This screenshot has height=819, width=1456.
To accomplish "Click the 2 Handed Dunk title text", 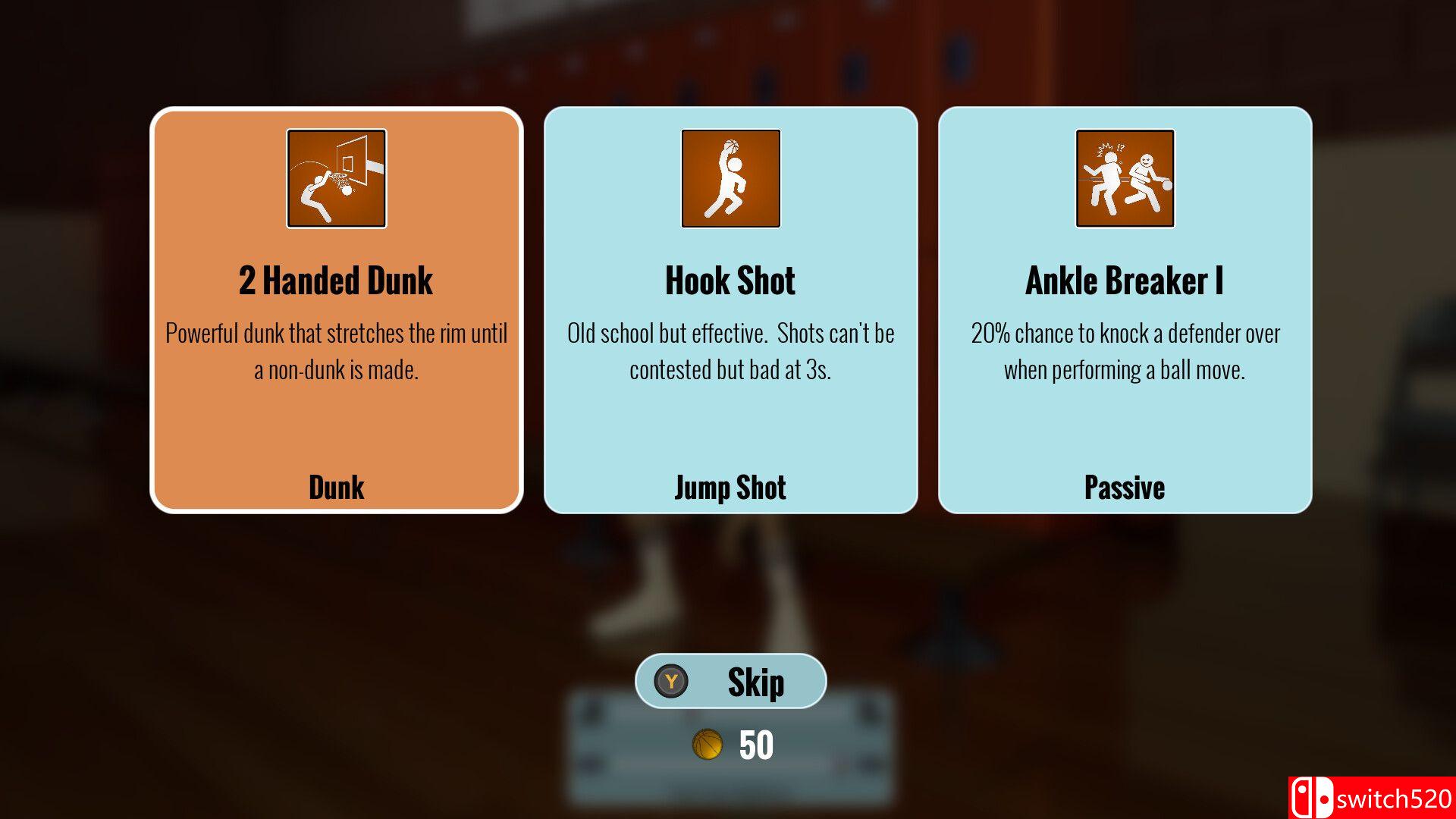I will (x=336, y=281).
